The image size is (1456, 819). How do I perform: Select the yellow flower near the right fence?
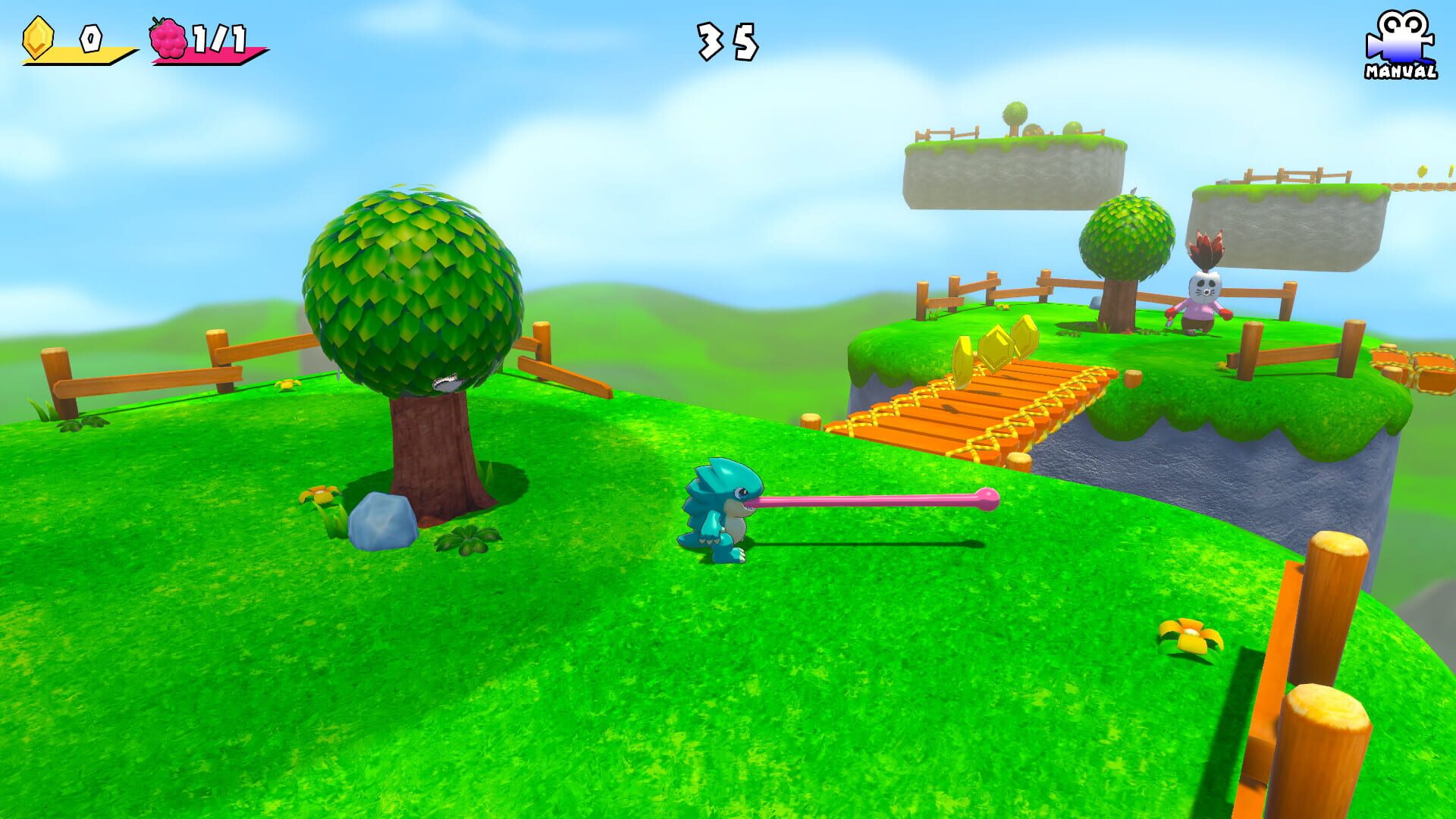pyautogui.click(x=1191, y=632)
